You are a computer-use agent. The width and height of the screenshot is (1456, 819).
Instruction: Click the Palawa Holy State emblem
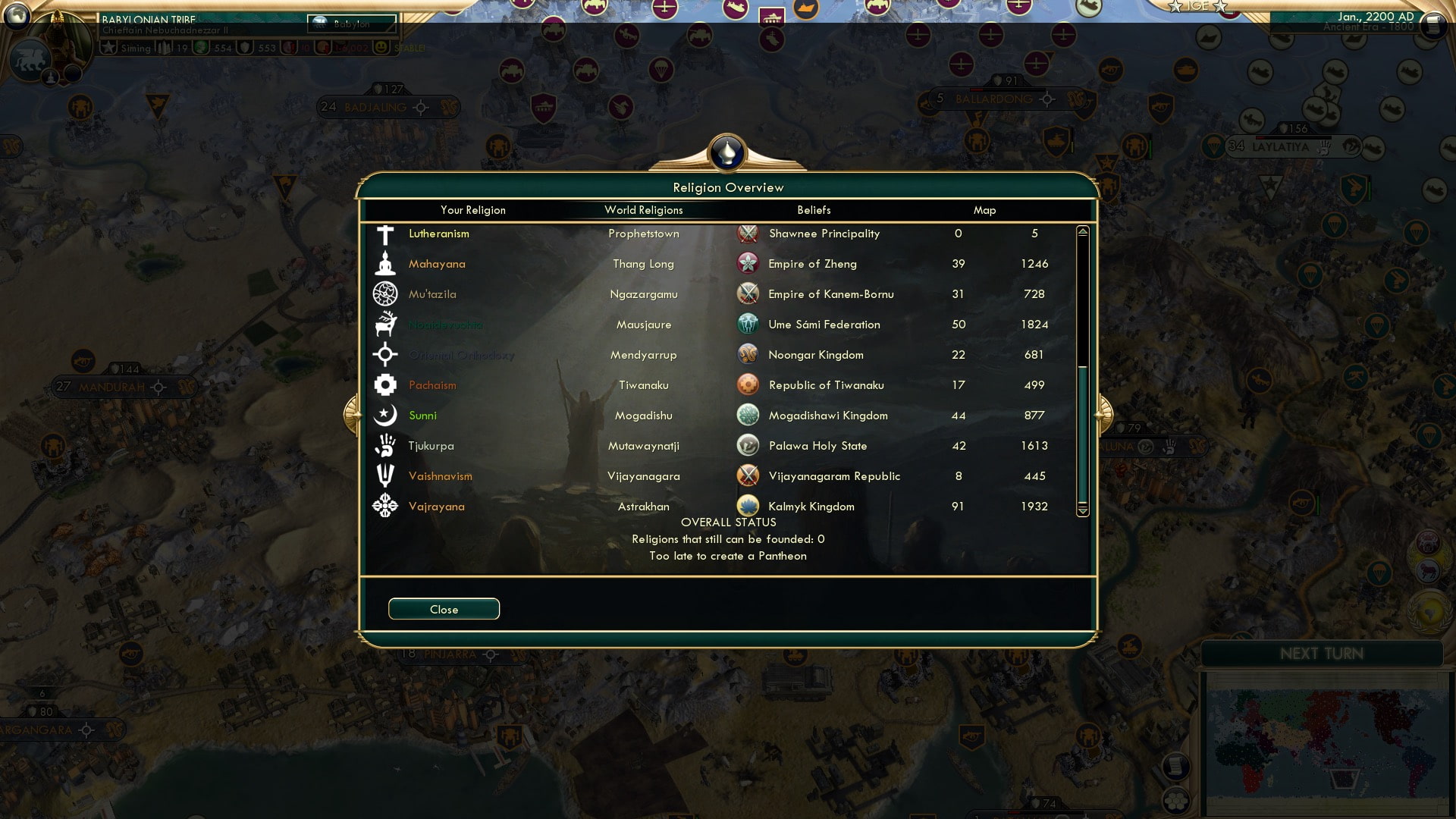[x=748, y=445]
